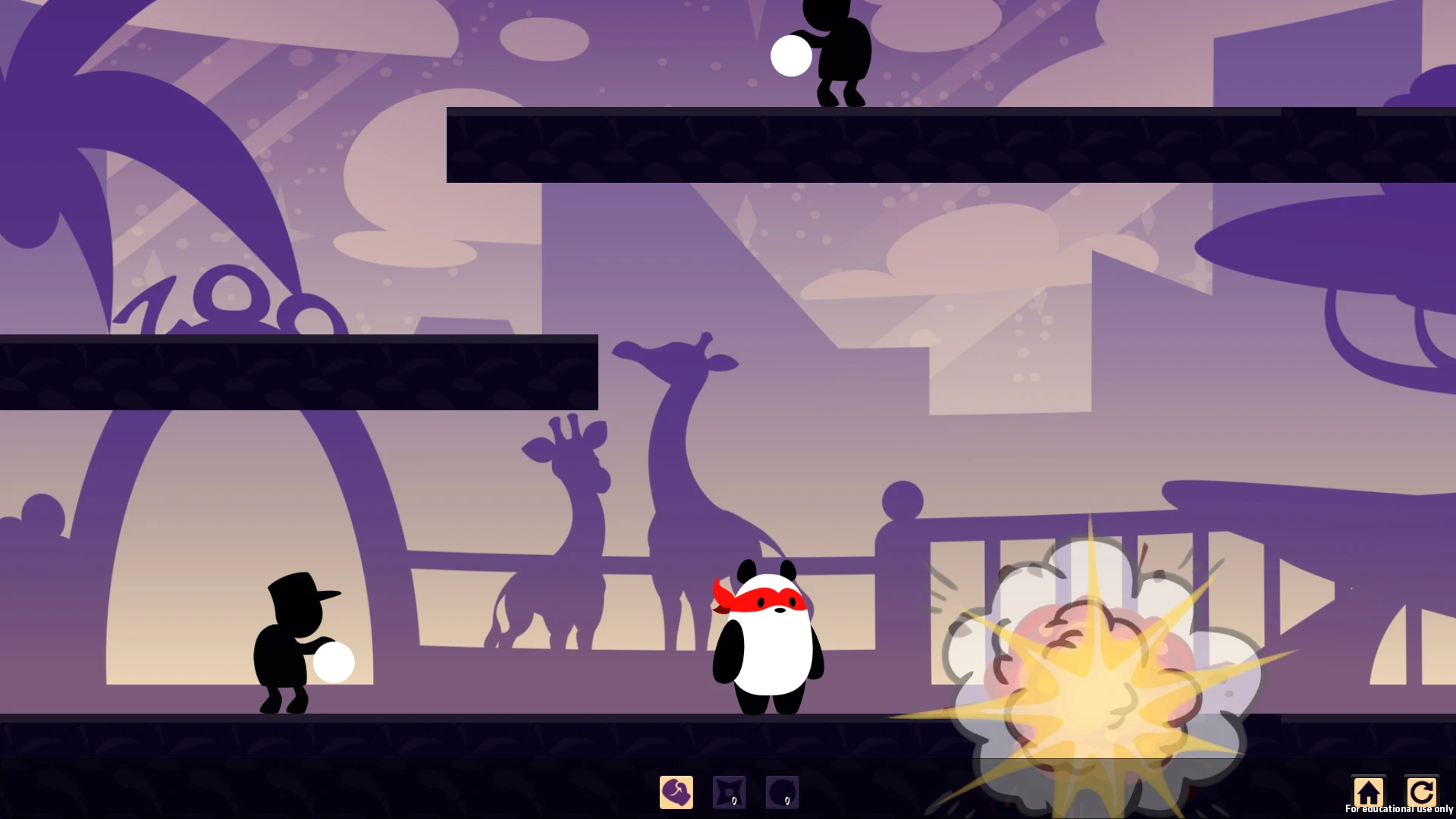Return to the home menu
Image resolution: width=1456 pixels, height=819 pixels.
click(x=1368, y=792)
